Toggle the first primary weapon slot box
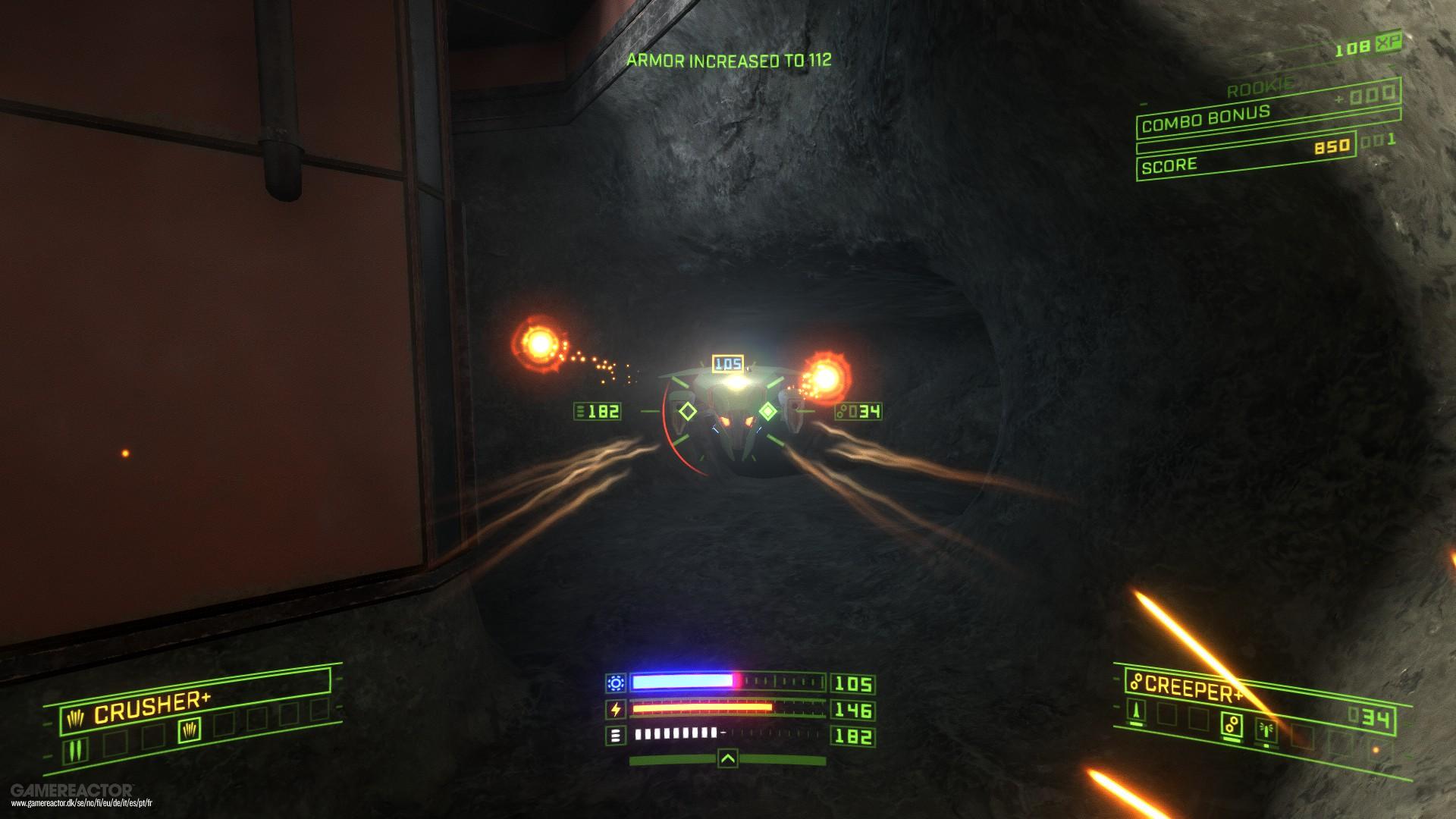 [x=74, y=751]
